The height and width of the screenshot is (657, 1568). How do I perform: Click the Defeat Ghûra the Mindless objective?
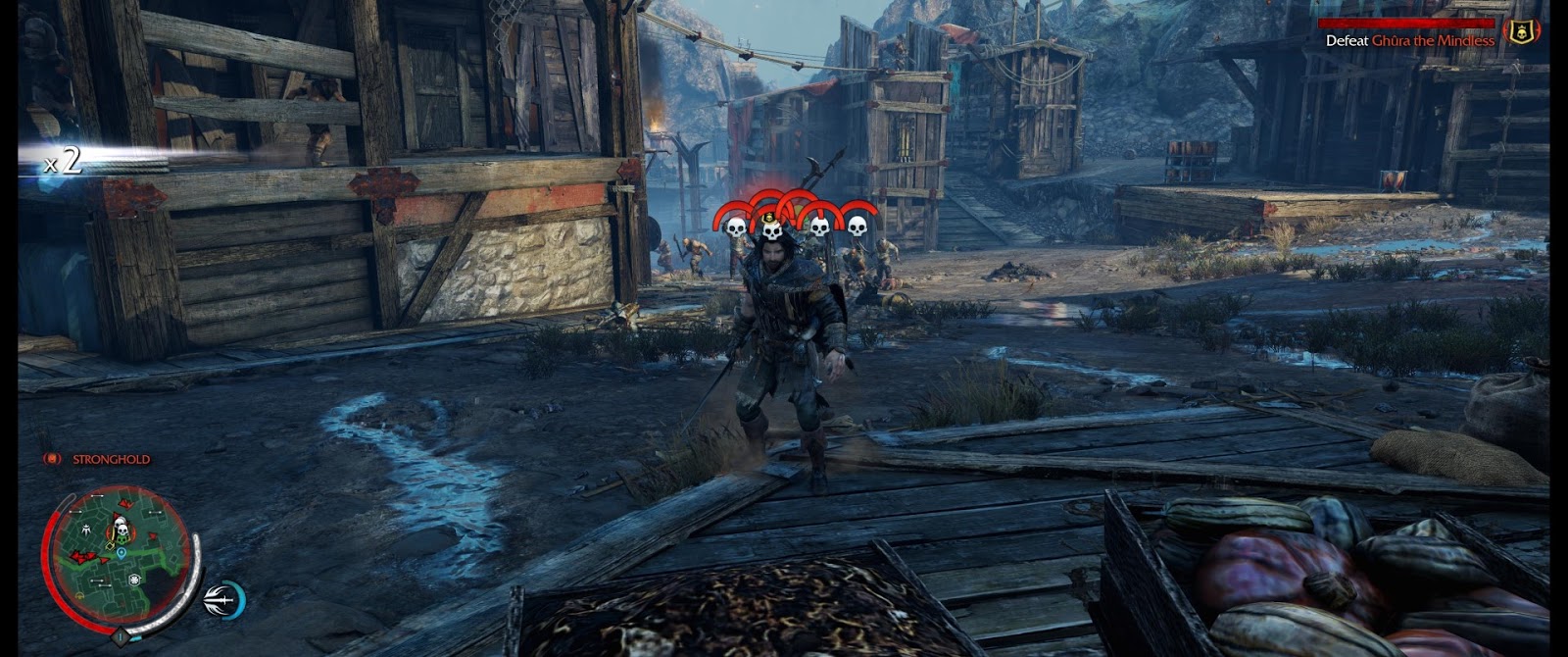(1409, 41)
